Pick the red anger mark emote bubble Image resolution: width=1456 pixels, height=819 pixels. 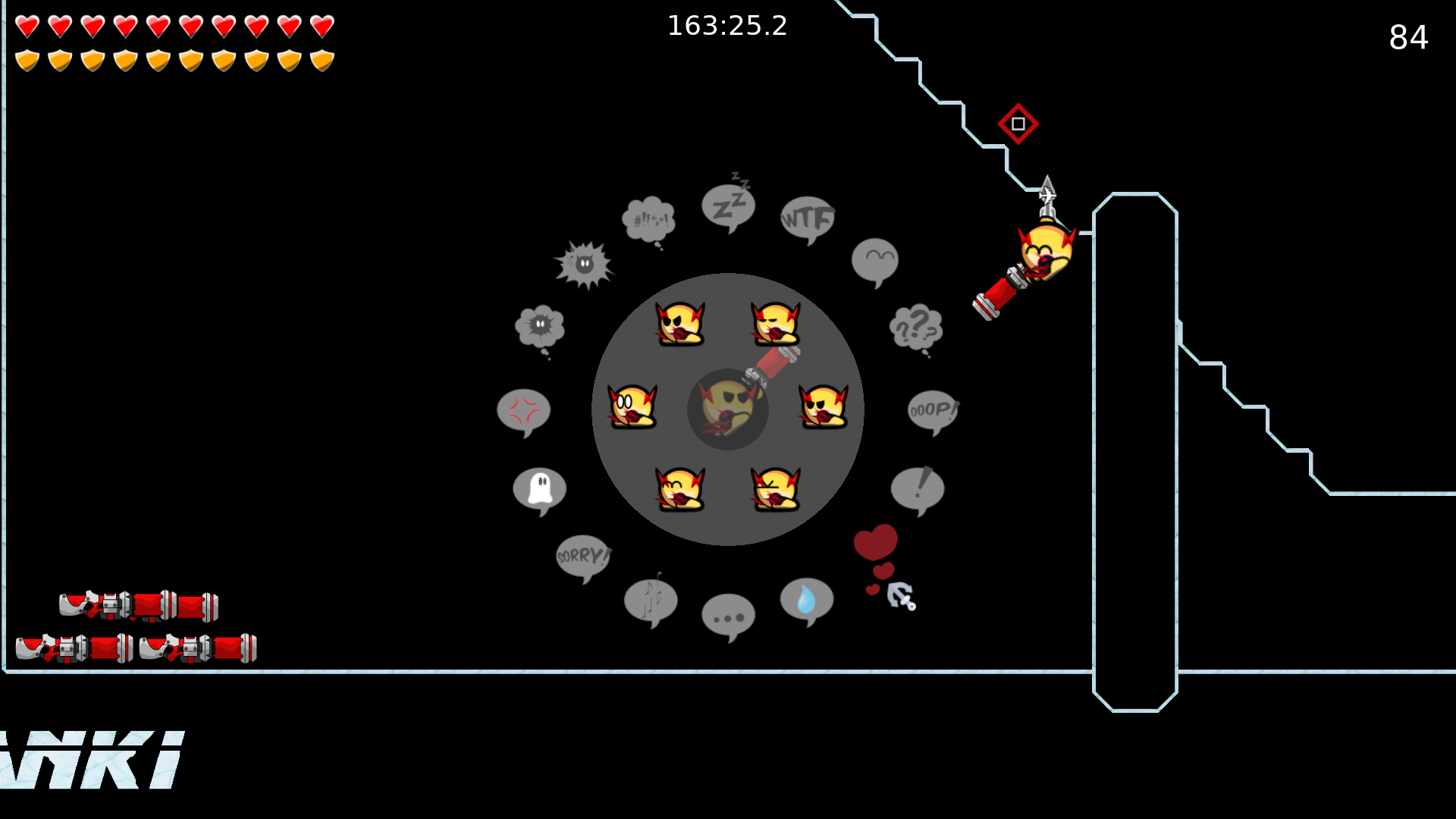tap(523, 411)
